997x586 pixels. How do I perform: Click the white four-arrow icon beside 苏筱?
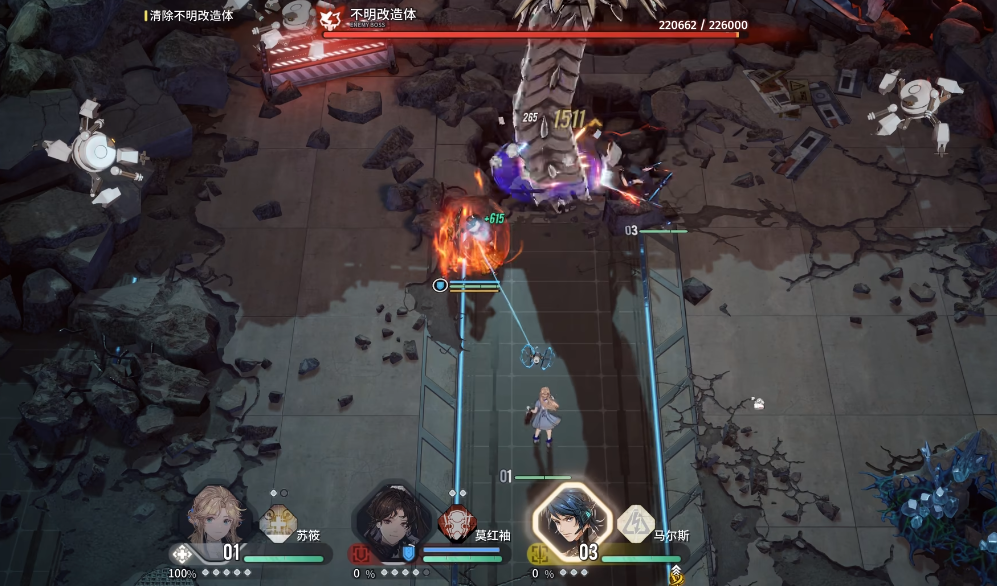pos(182,554)
